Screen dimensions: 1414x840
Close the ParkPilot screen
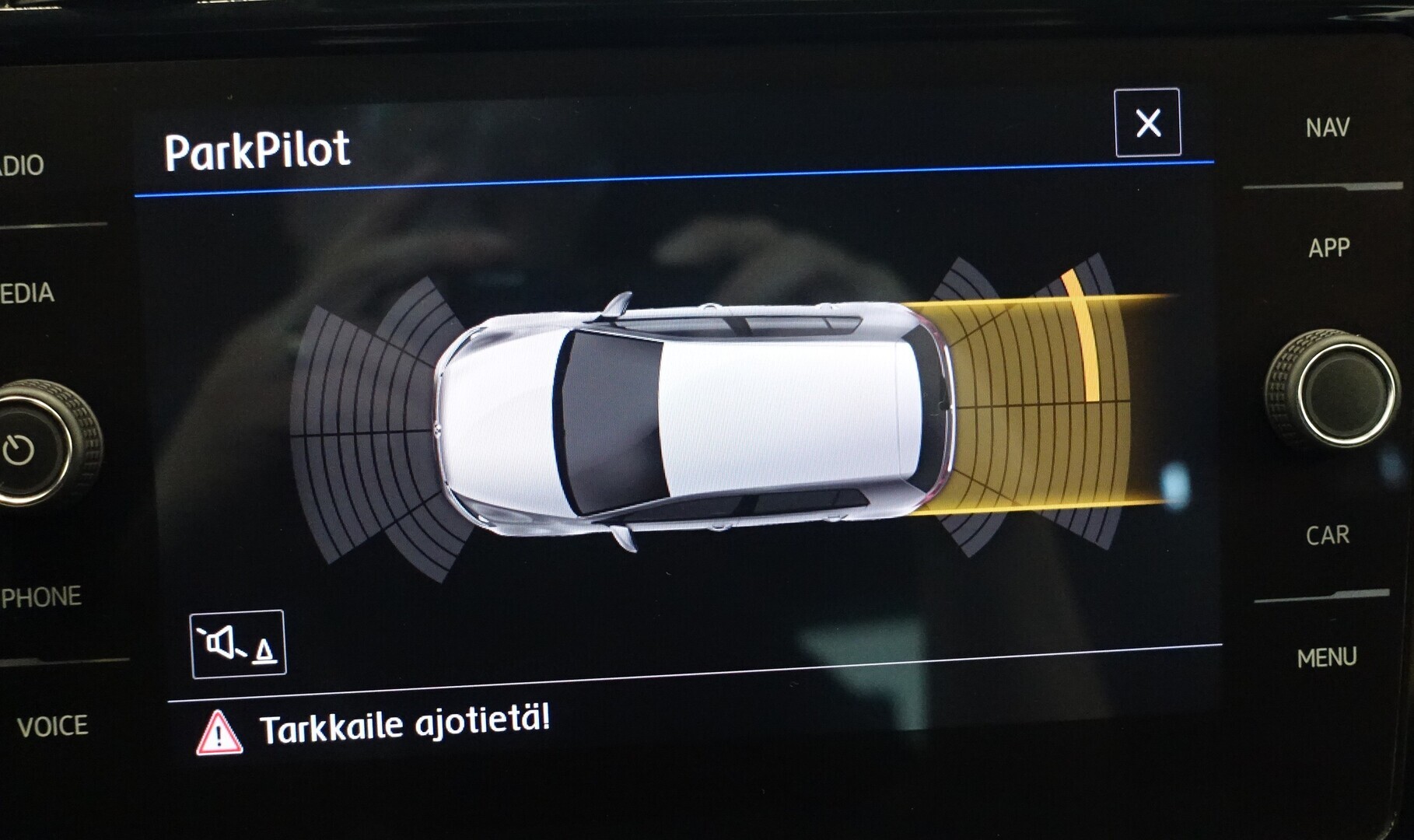(x=1147, y=123)
